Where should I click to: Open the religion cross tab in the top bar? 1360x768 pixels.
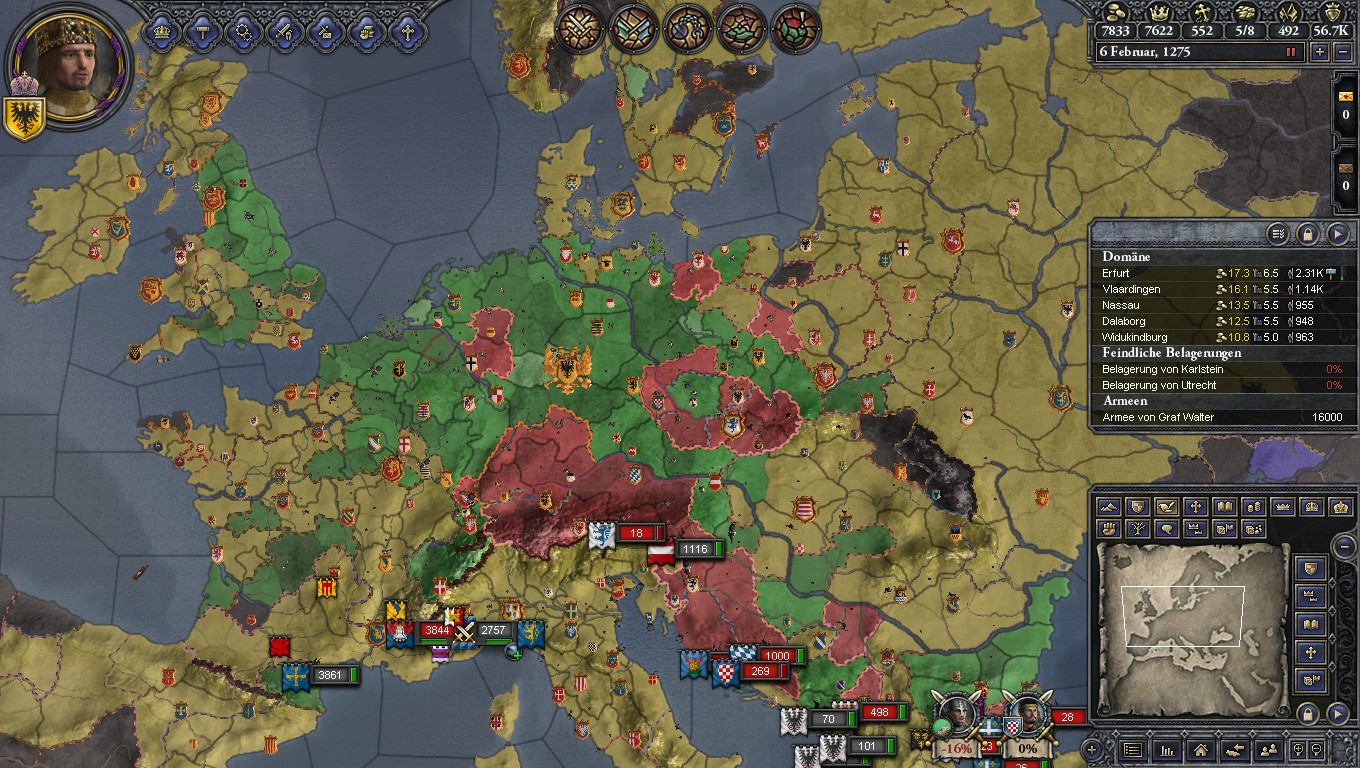(406, 31)
